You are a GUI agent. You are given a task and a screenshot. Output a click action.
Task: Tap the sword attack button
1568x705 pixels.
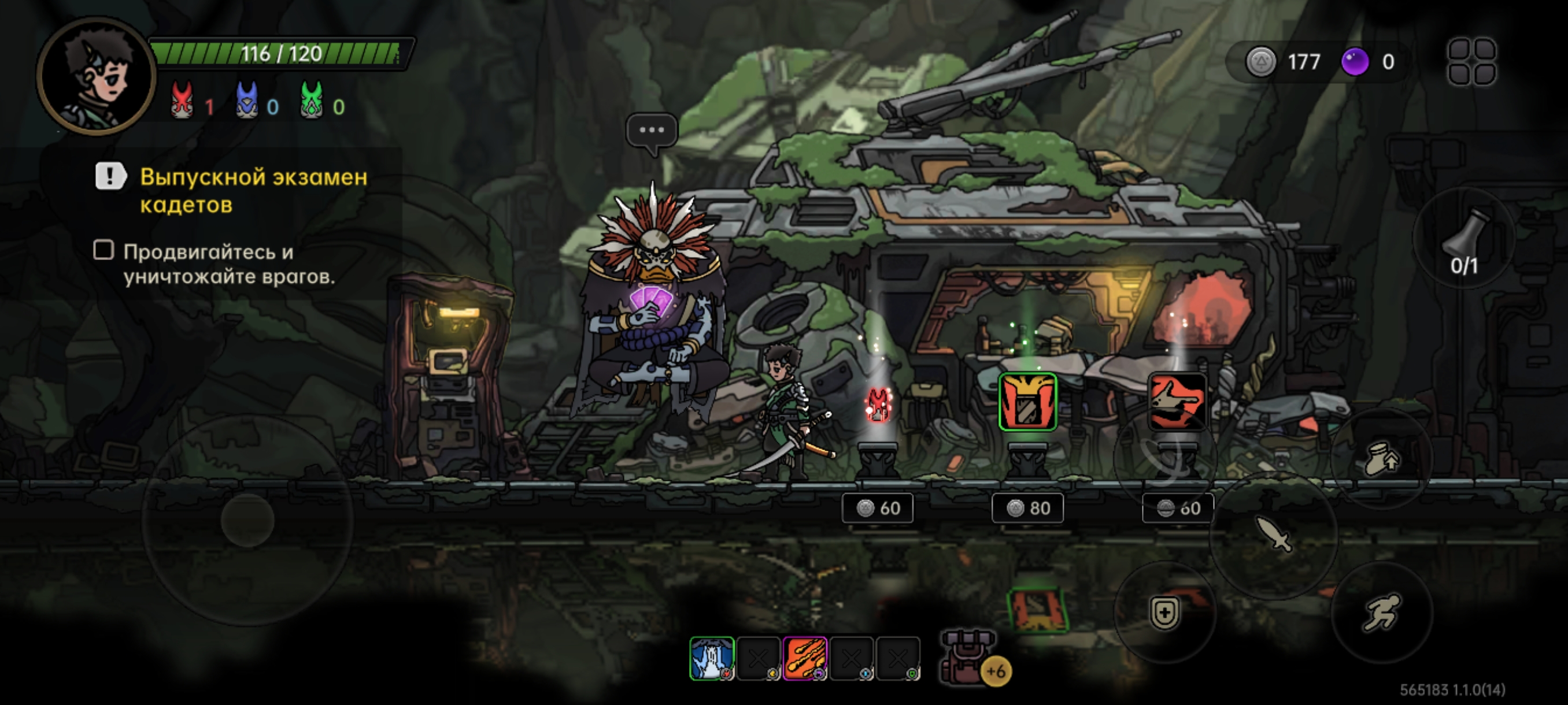[1273, 534]
